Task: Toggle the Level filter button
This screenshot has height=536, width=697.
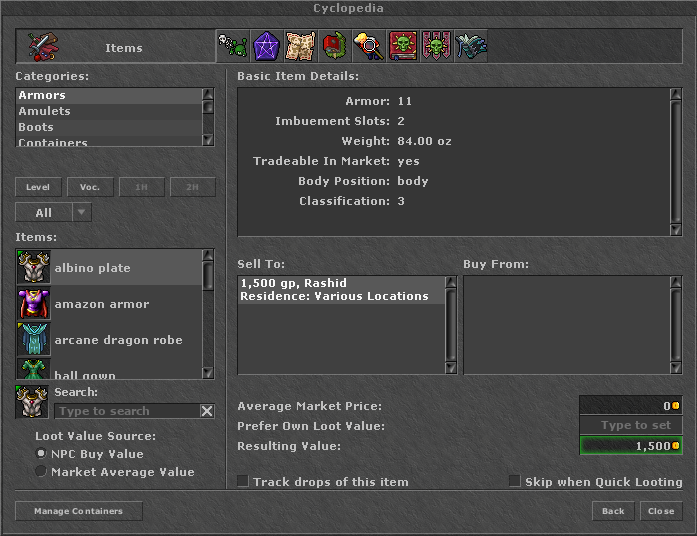Action: click(x=38, y=187)
